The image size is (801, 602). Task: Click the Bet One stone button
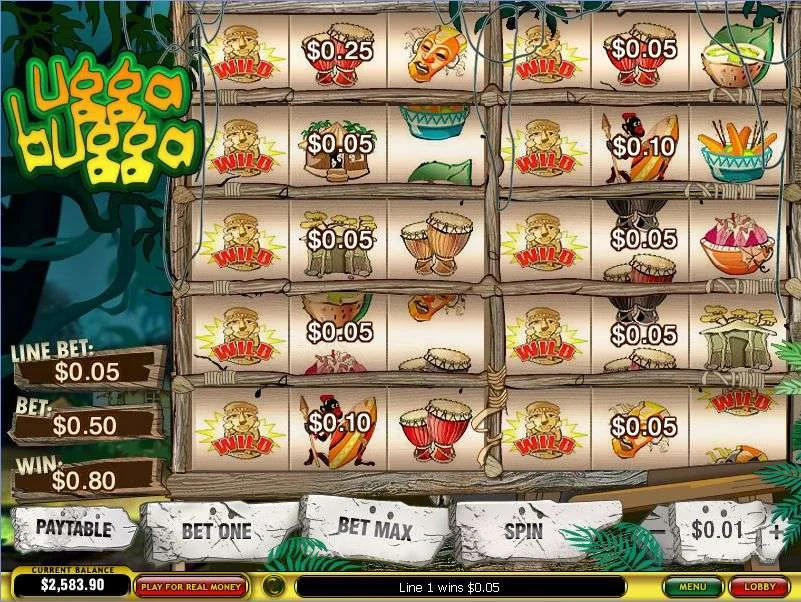[x=216, y=531]
